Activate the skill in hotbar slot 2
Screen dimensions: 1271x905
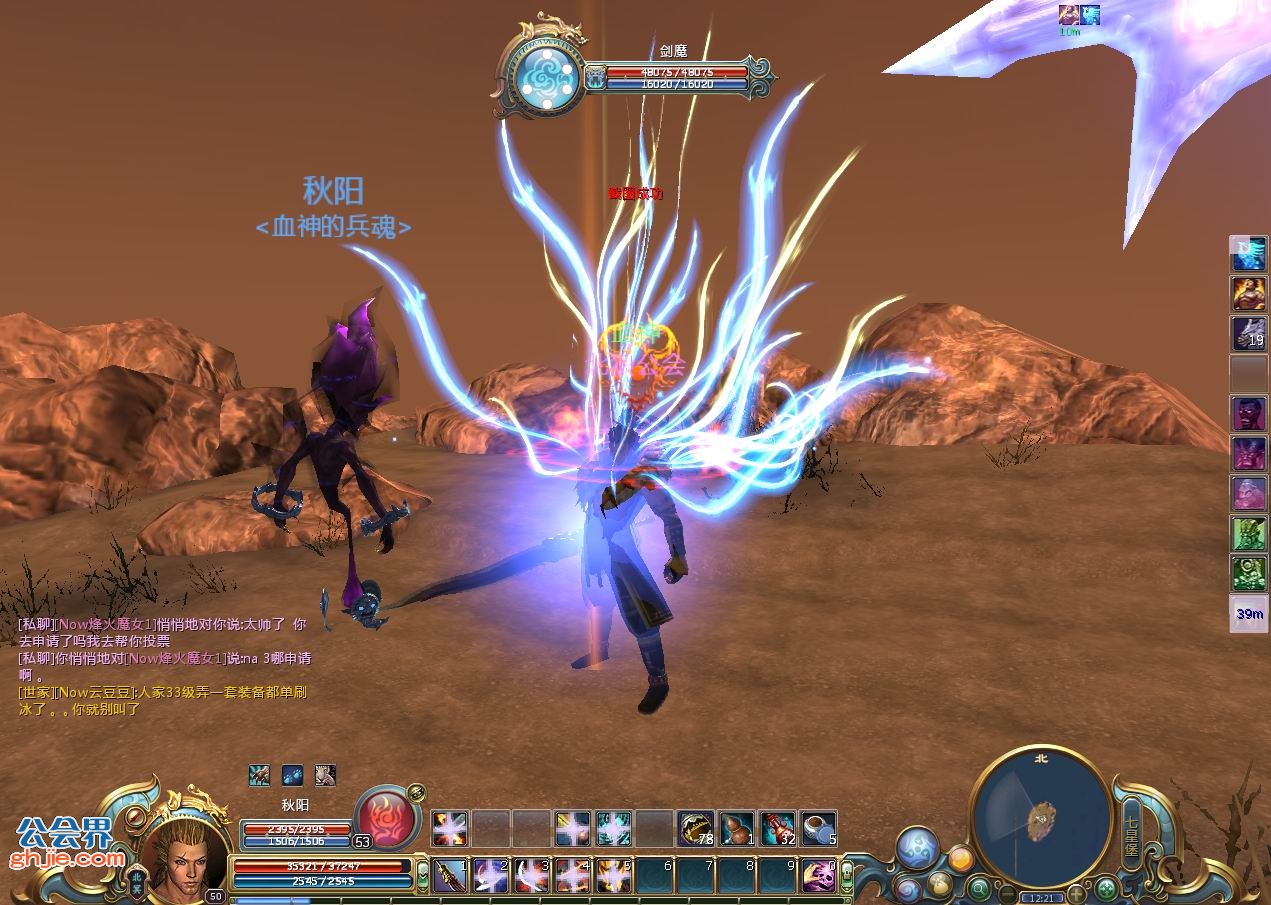coord(491,875)
